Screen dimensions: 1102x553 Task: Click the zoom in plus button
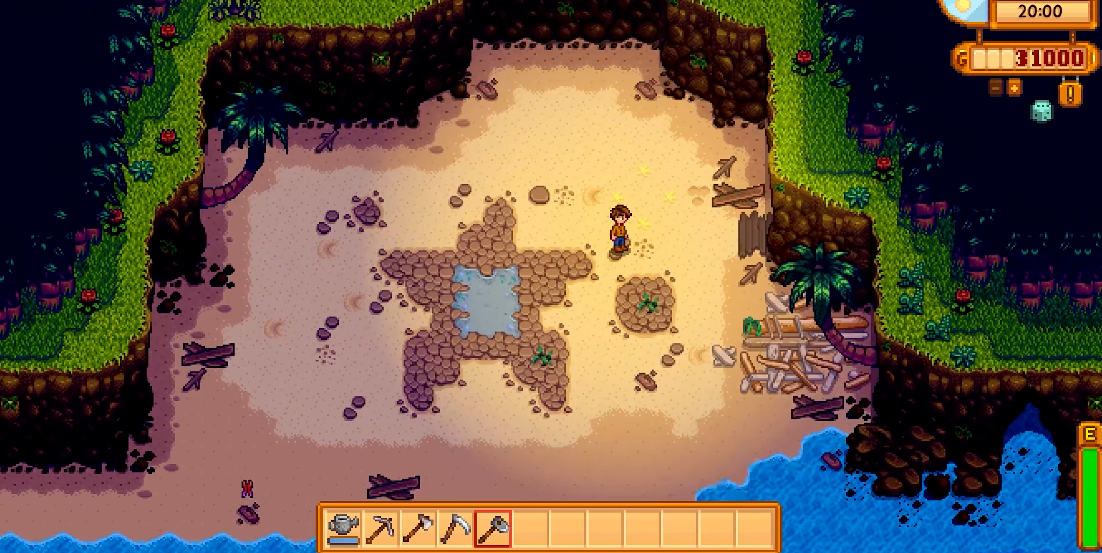[1014, 88]
